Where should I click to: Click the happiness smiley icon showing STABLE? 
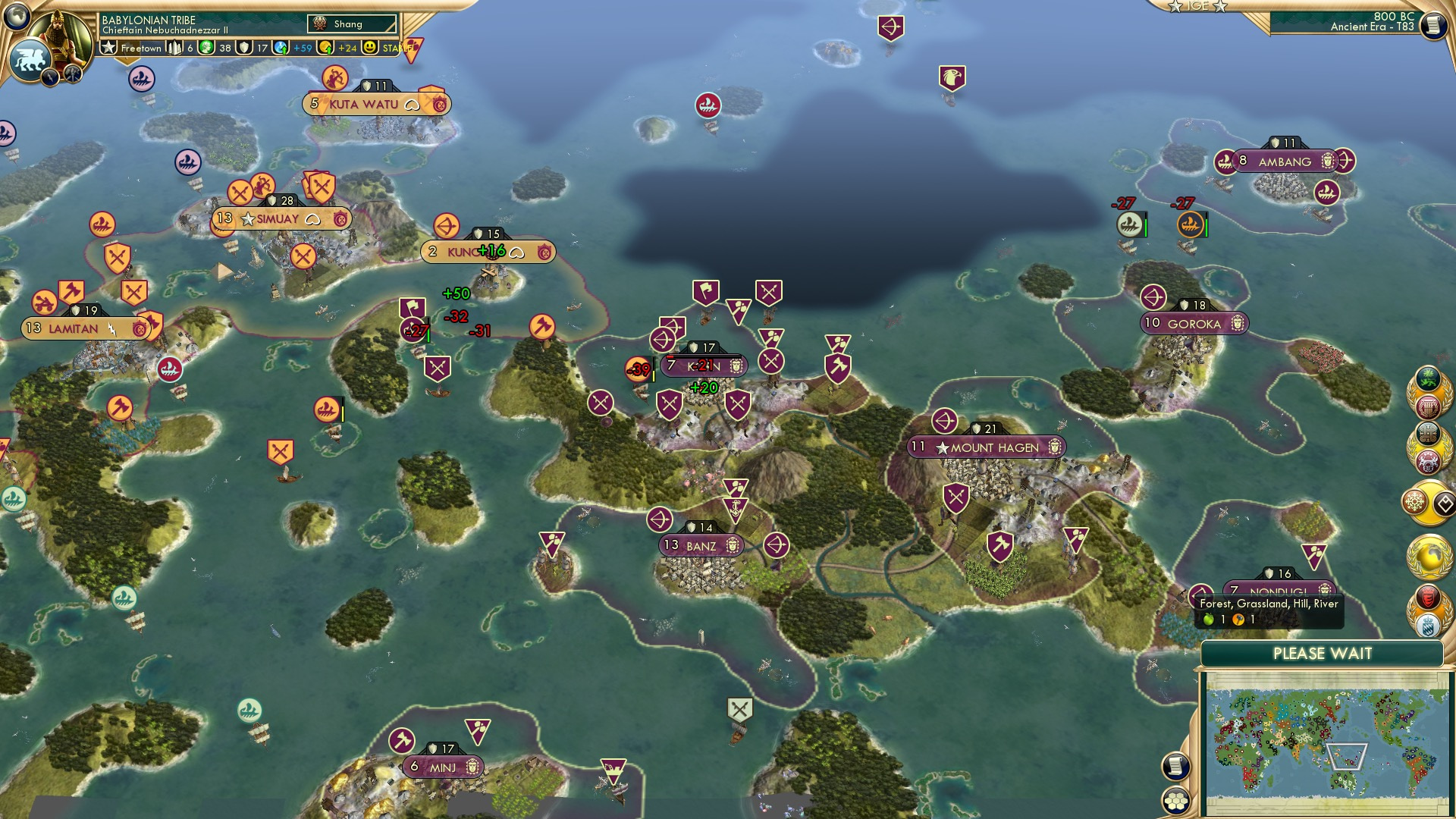coord(369,48)
